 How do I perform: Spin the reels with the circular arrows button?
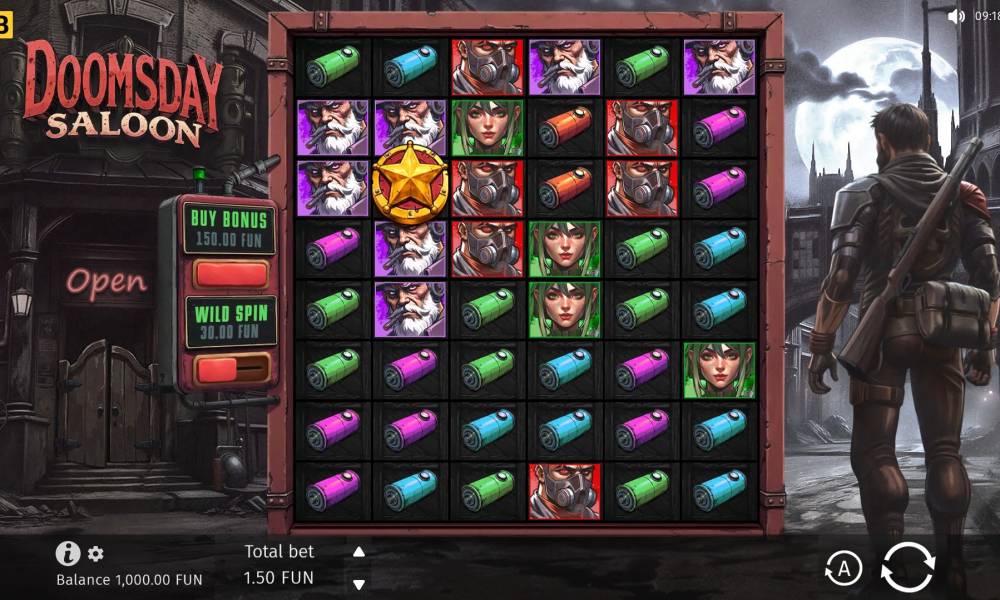pos(907,569)
